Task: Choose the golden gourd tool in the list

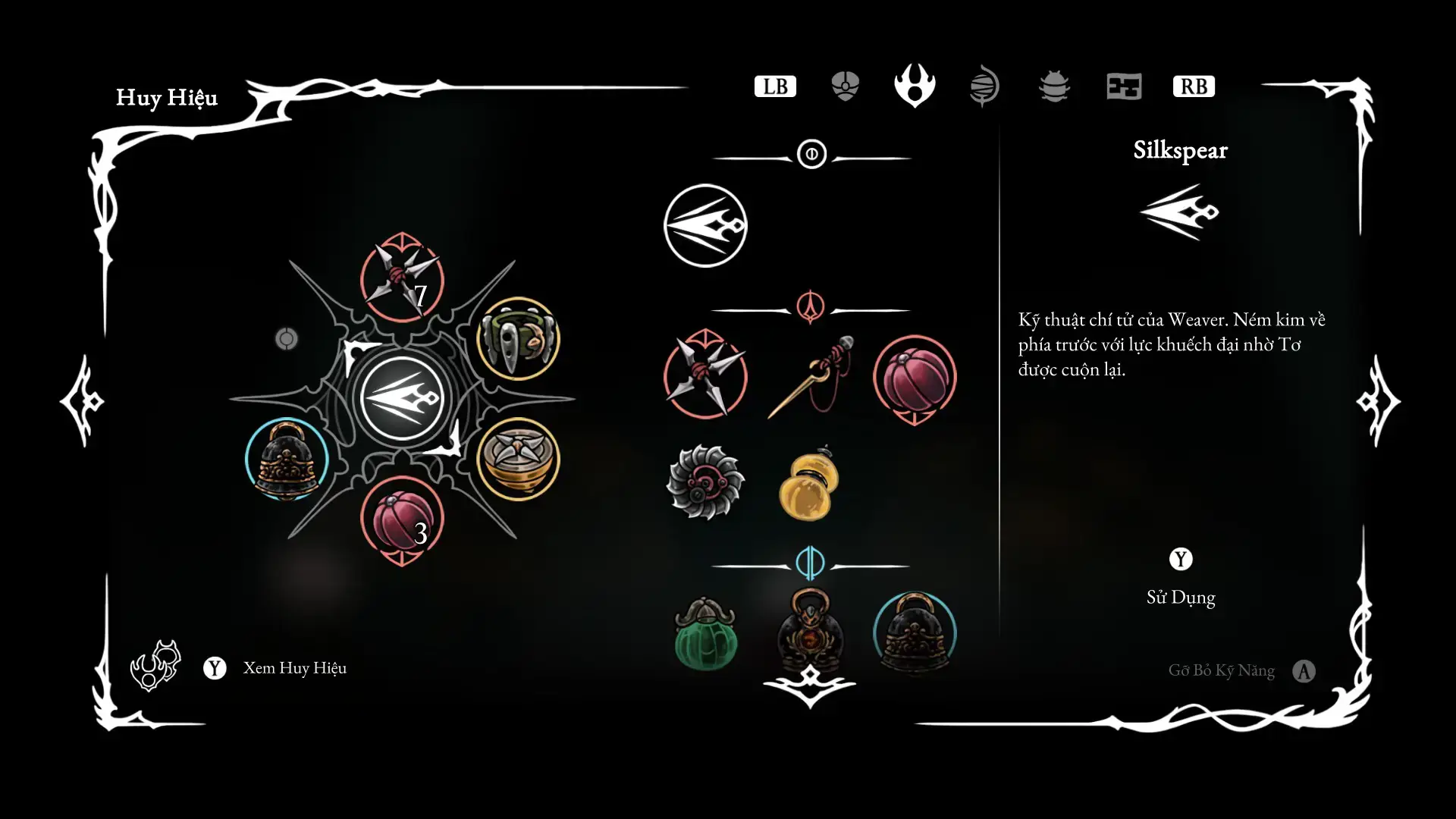Action: (810, 485)
